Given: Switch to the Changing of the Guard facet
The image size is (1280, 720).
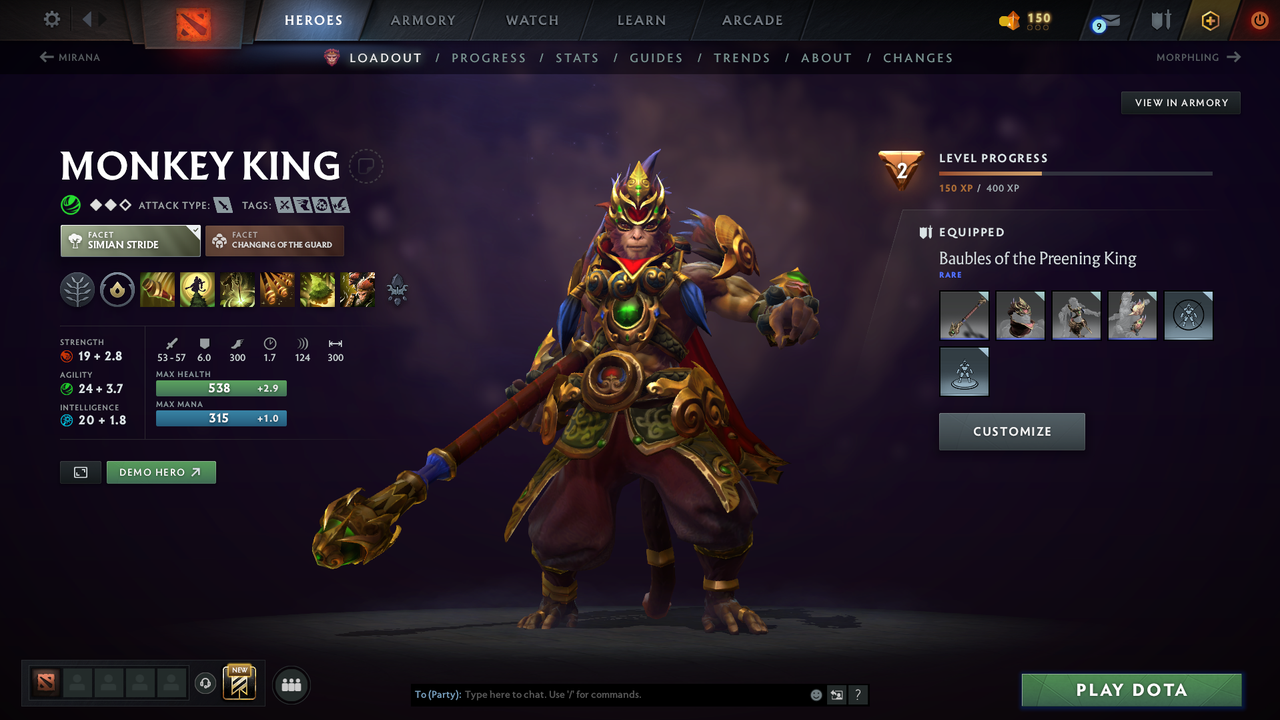Looking at the screenshot, I should click(x=275, y=240).
